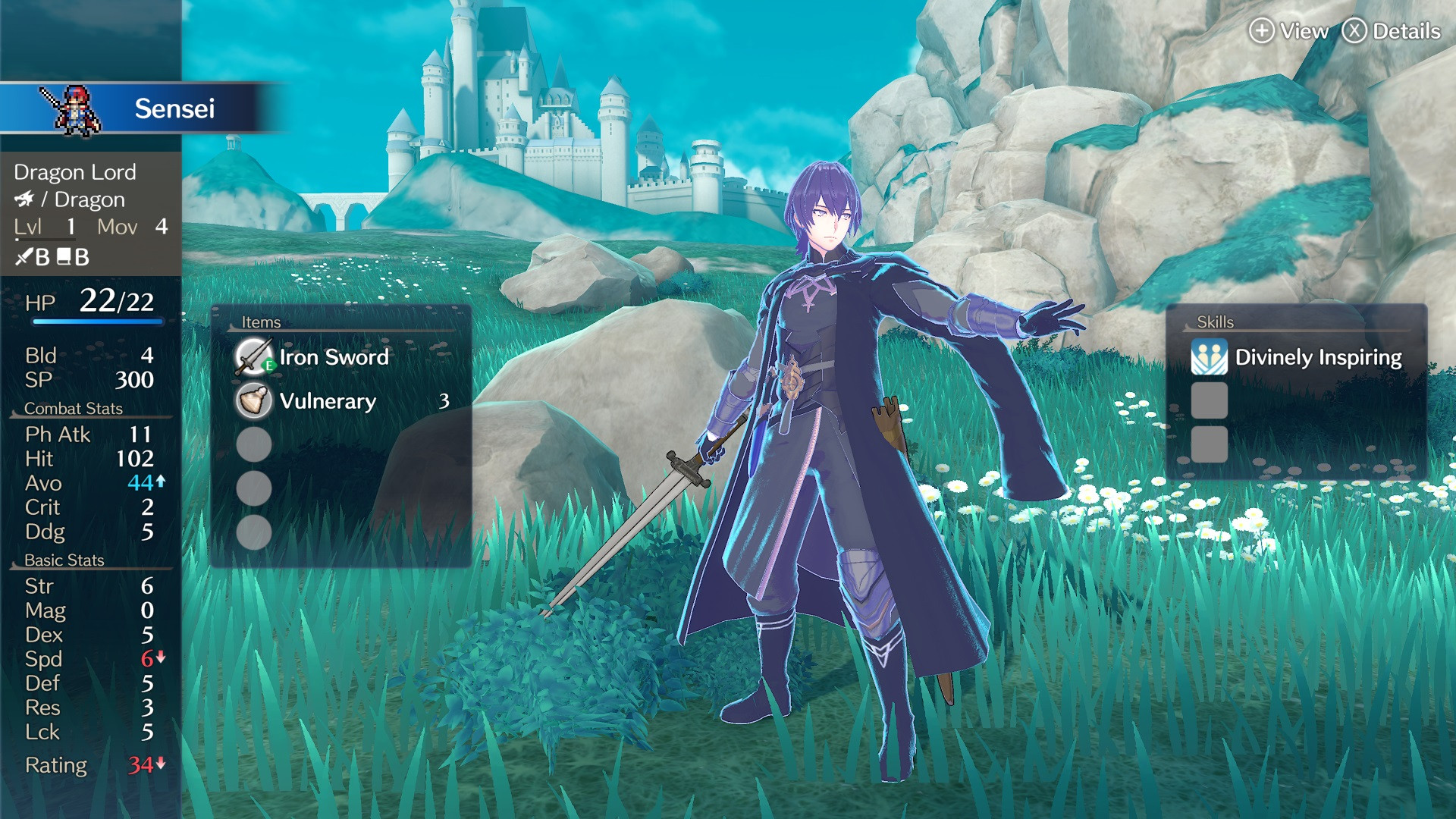The height and width of the screenshot is (819, 1456).
Task: Expand the Basic Stats section
Action: coord(66,560)
